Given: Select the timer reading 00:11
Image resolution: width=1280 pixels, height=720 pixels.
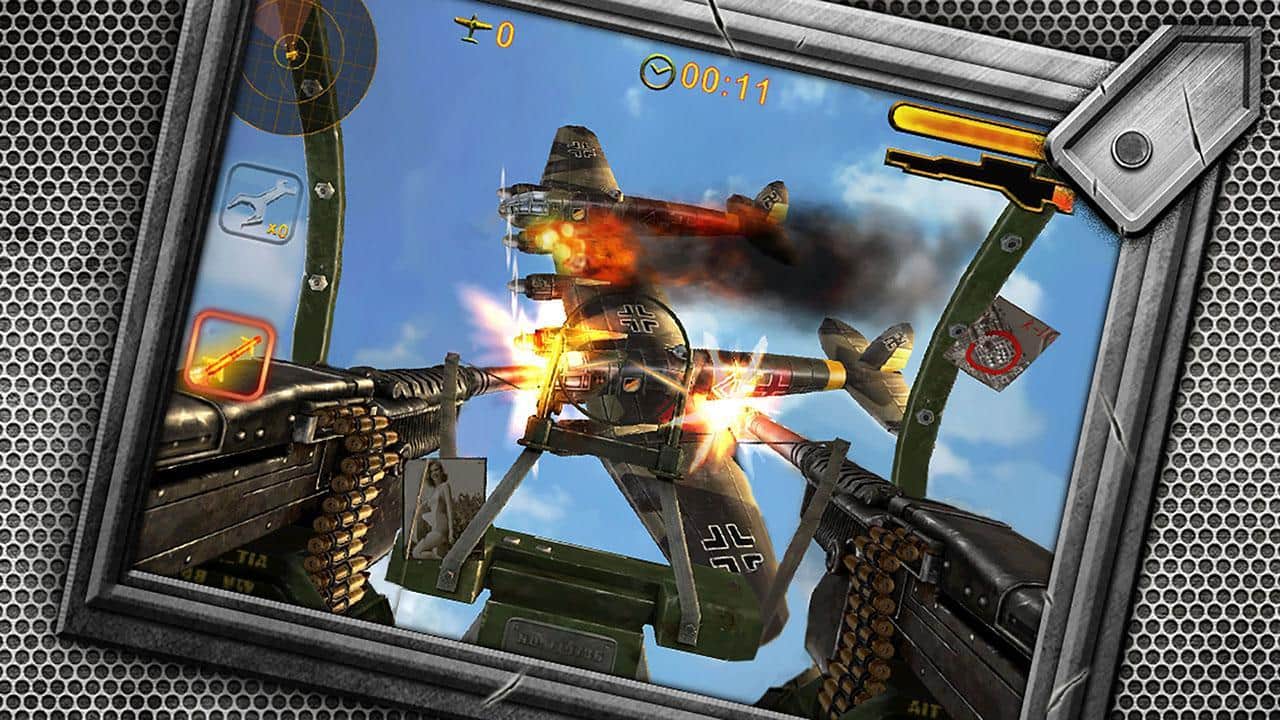Looking at the screenshot, I should coord(723,72).
